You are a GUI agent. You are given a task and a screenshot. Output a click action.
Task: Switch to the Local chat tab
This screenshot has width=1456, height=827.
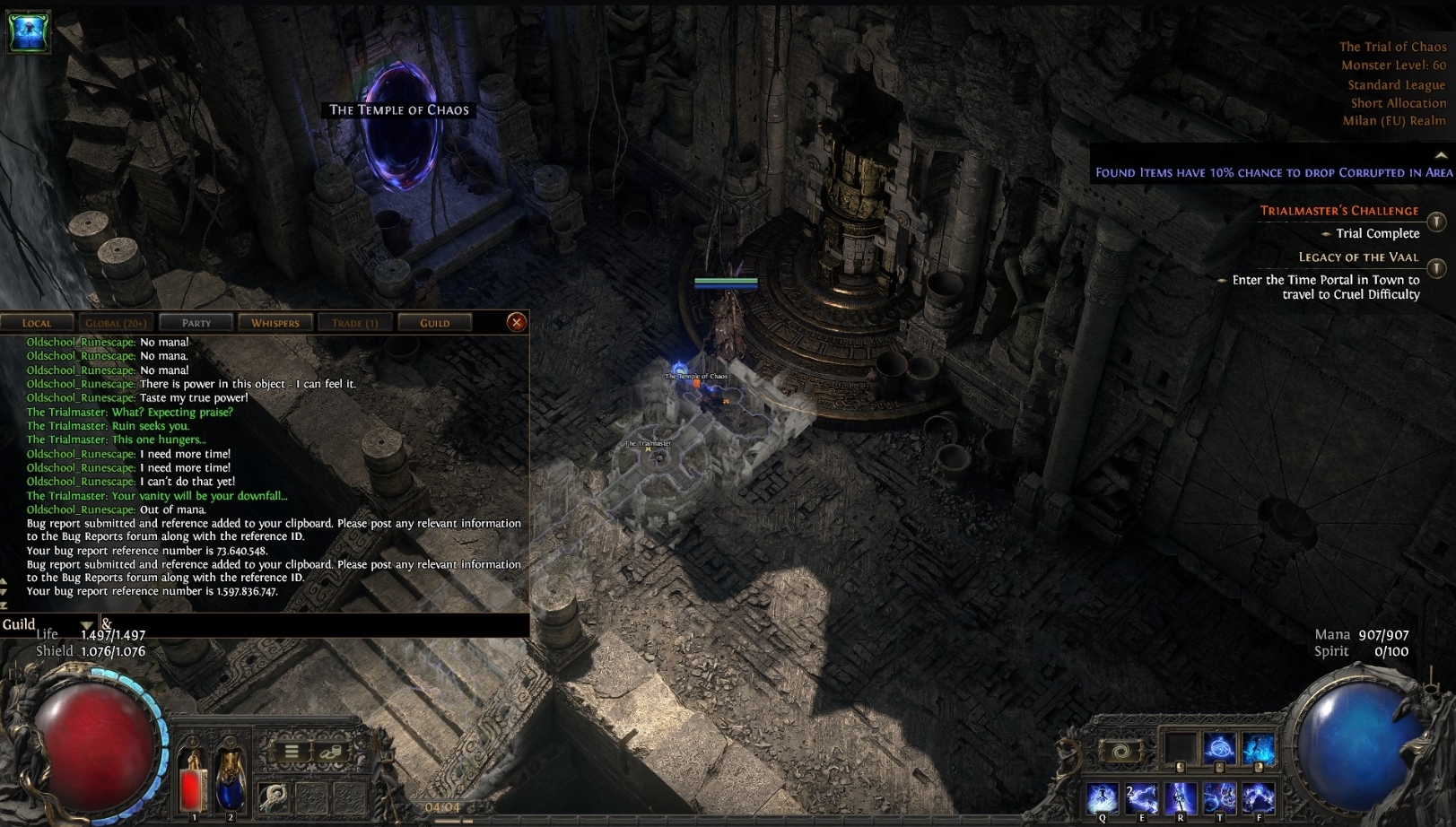pos(37,323)
